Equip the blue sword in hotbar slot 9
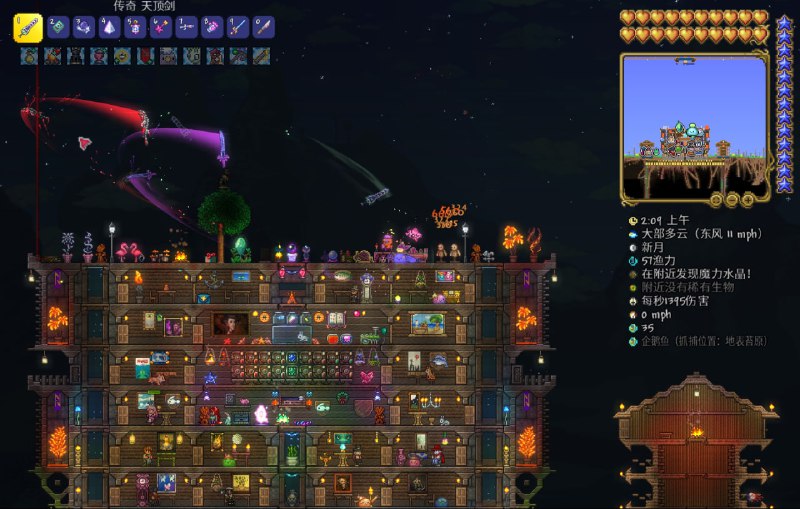Viewport: 800px width, 509px height. (x=237, y=28)
